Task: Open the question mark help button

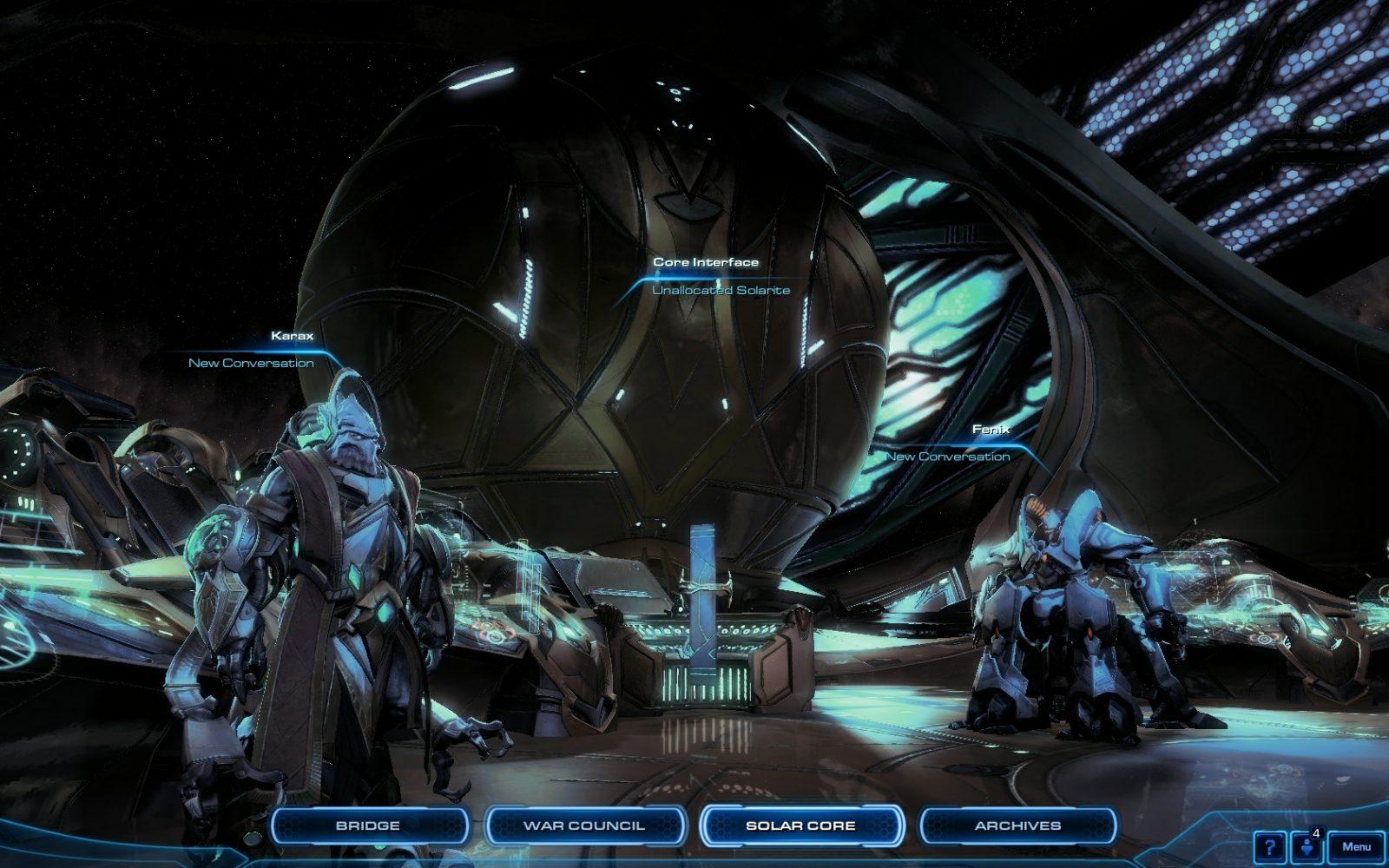Action: click(1269, 847)
